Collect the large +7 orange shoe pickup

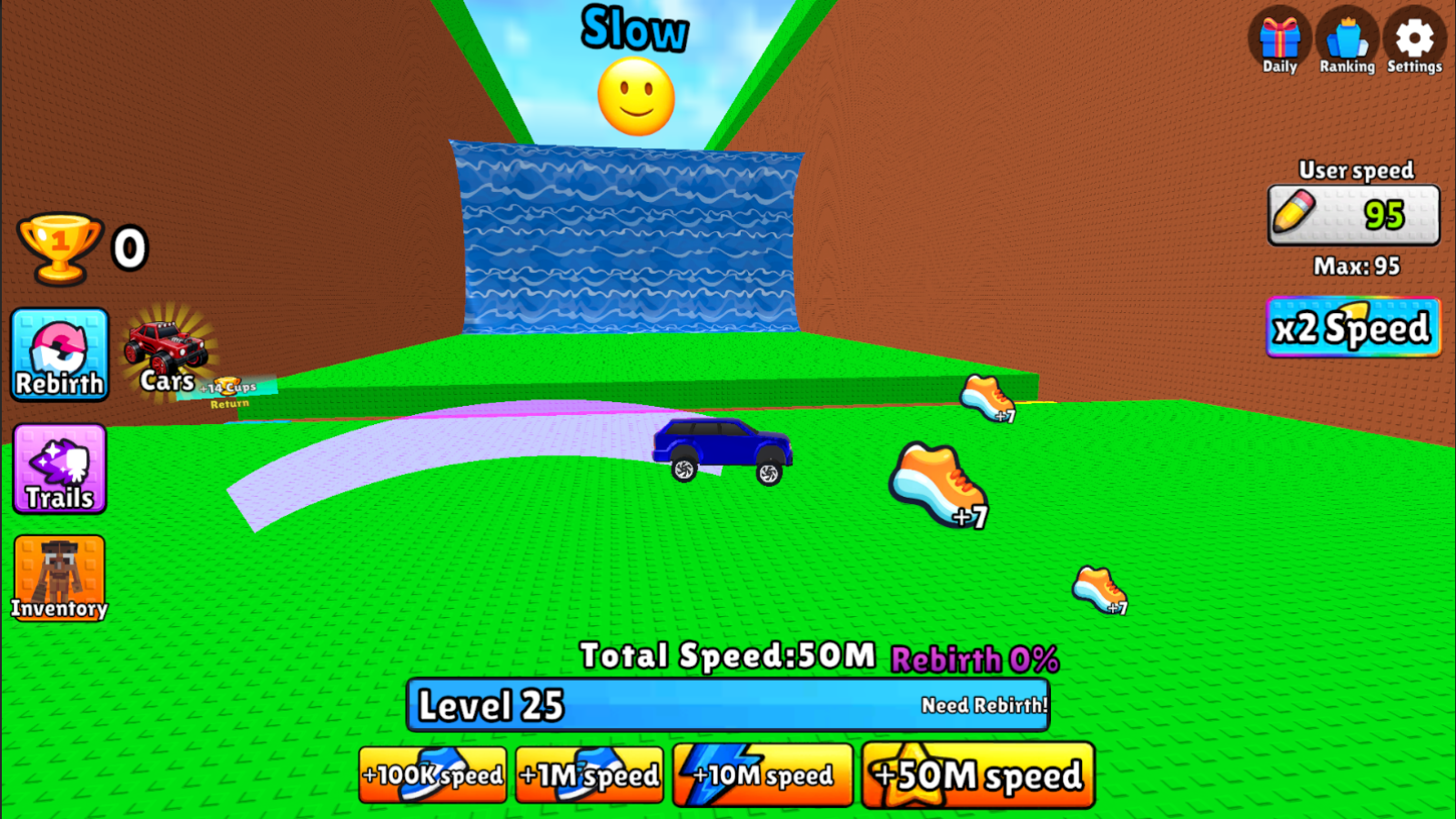937,487
